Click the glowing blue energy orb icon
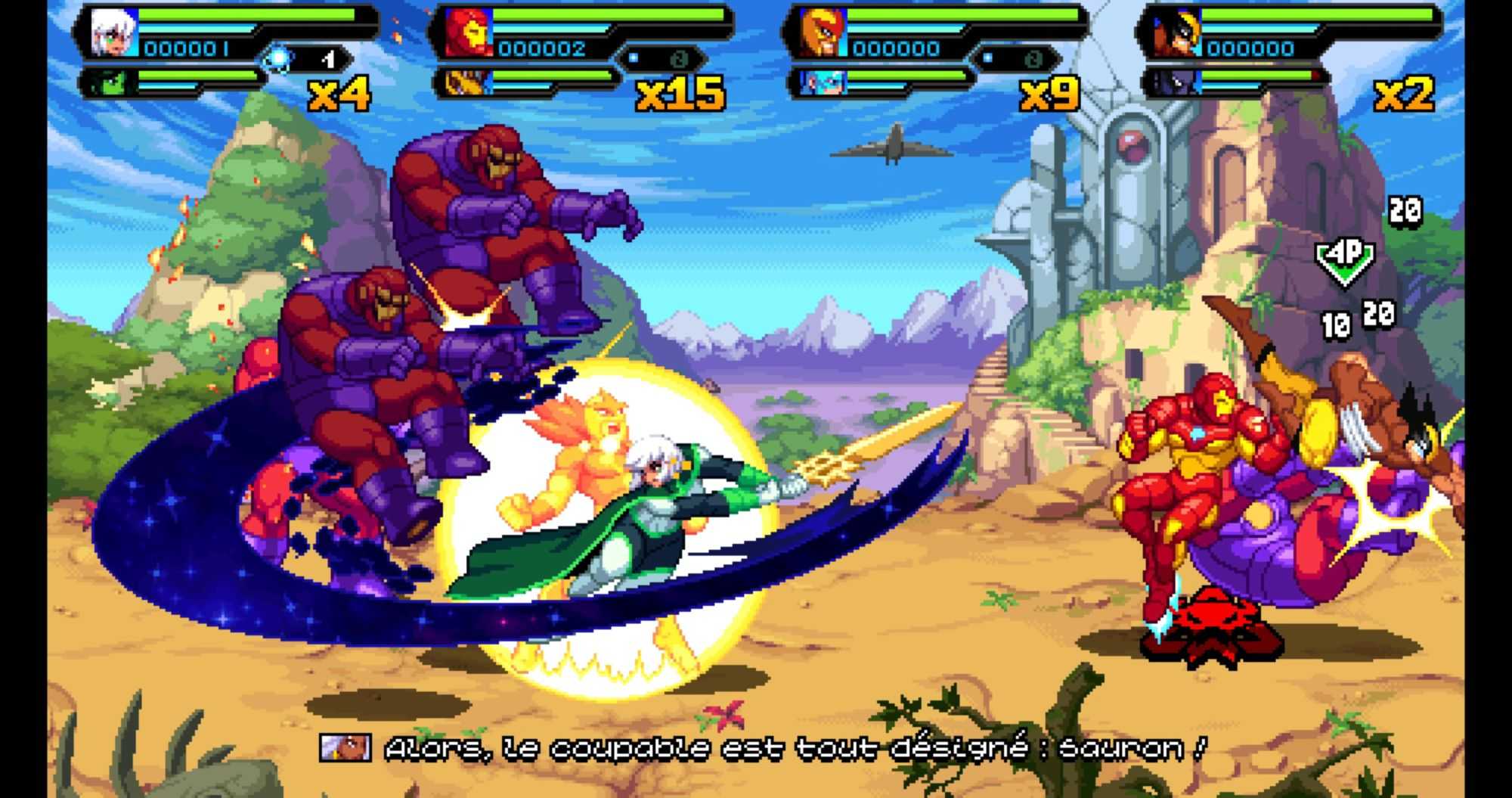This screenshot has width=1512, height=798. coord(277,58)
